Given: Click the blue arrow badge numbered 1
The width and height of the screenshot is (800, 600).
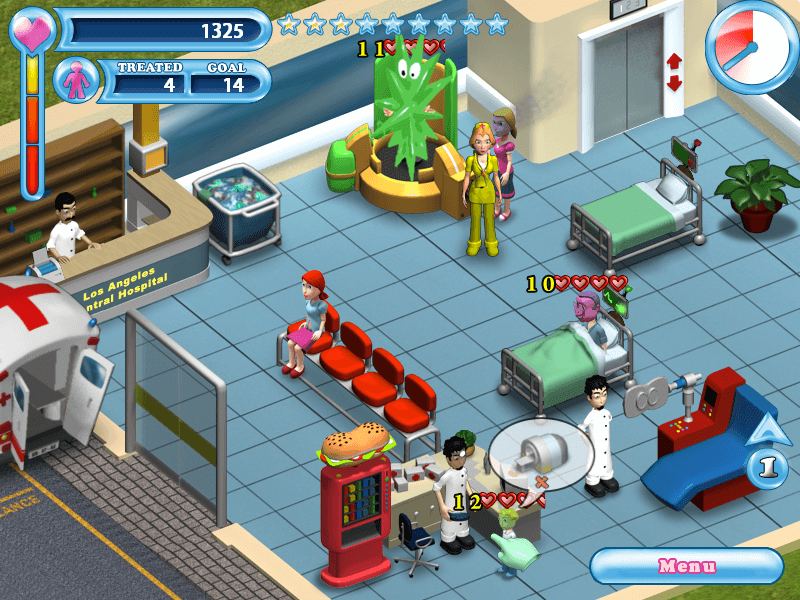Looking at the screenshot, I should pos(767,465).
